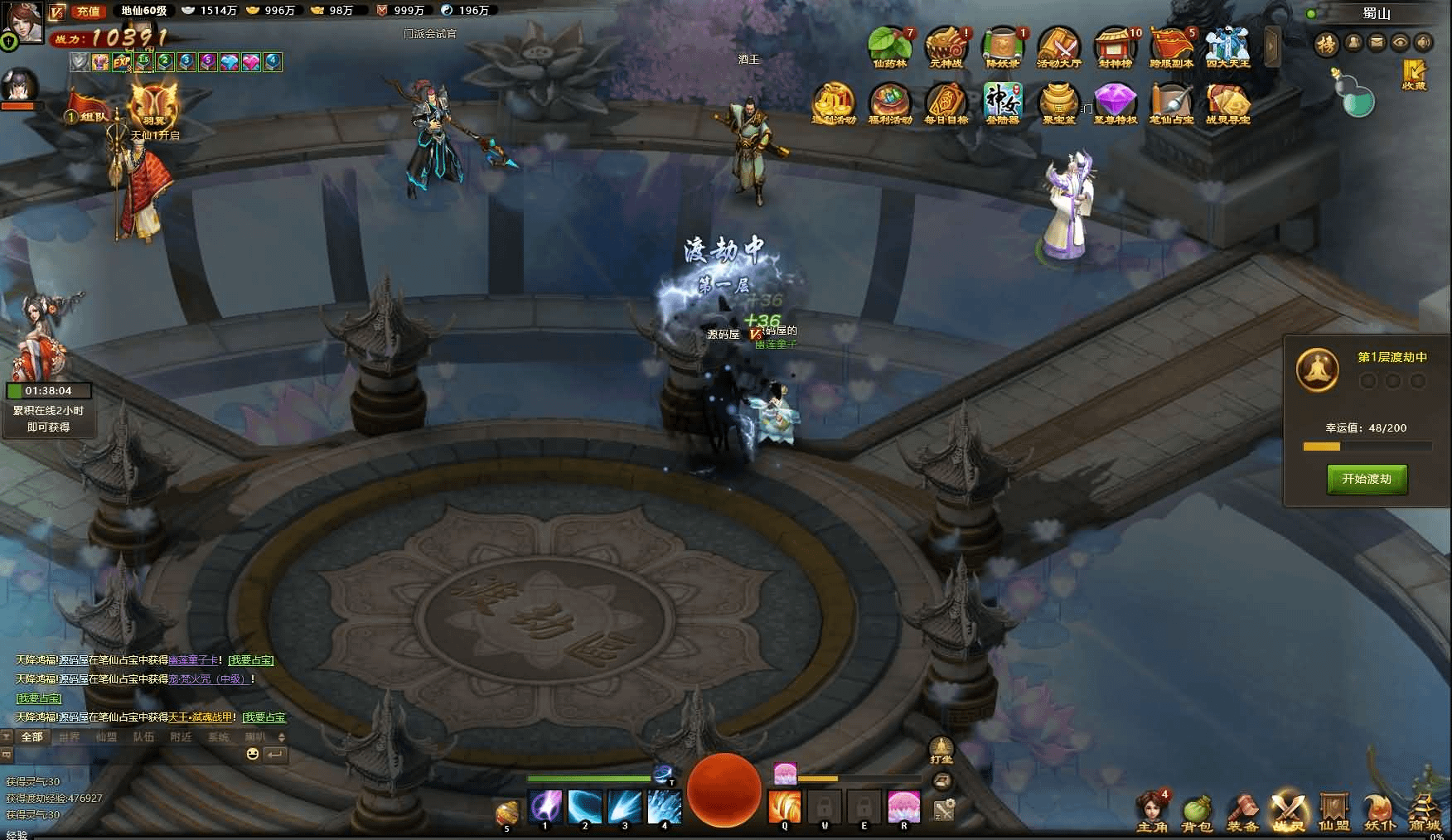The width and height of the screenshot is (1452, 840).
Task: Open the 背包 bag menu
Action: tap(1197, 810)
